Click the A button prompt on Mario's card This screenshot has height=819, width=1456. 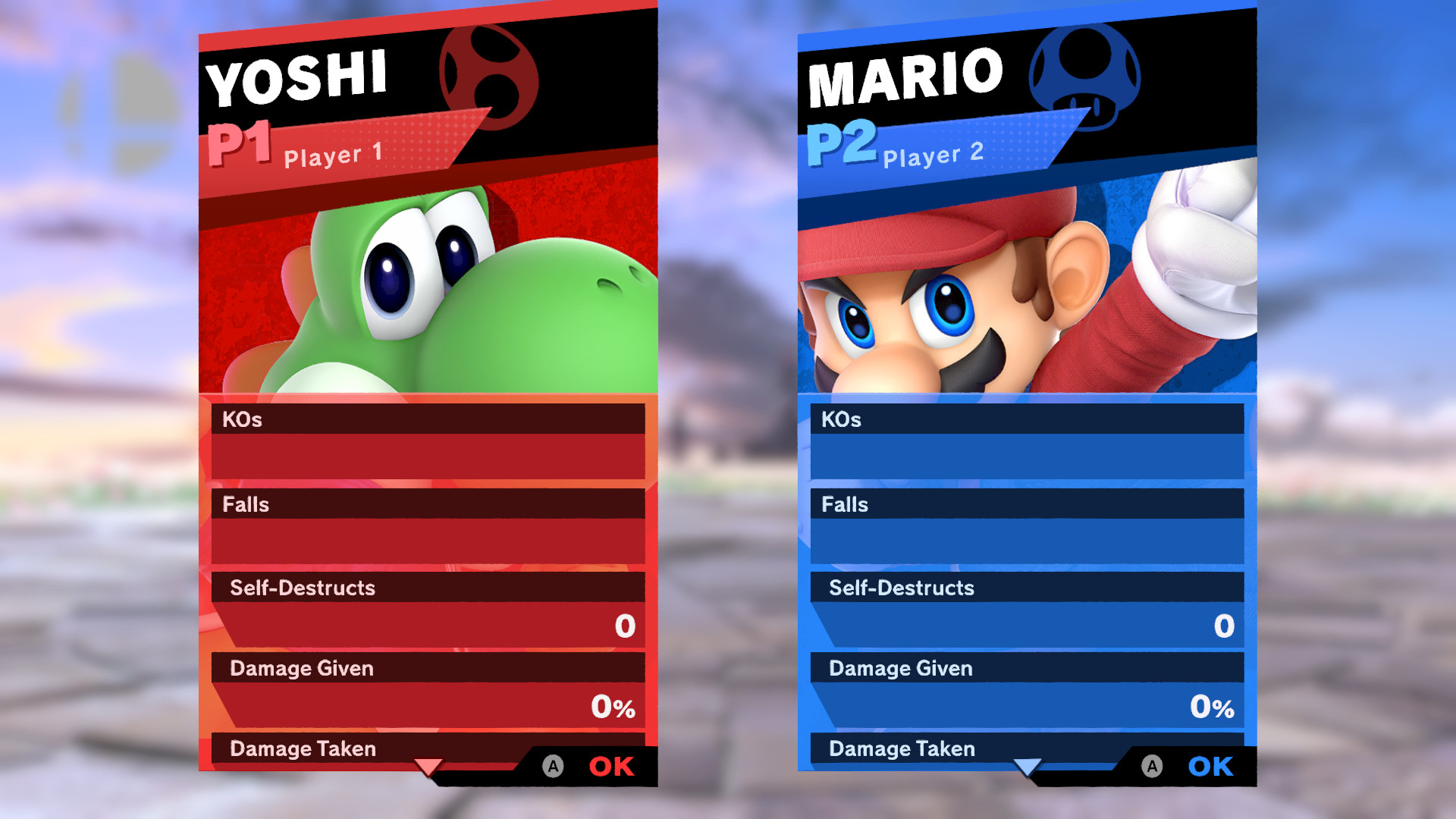coord(1150,766)
